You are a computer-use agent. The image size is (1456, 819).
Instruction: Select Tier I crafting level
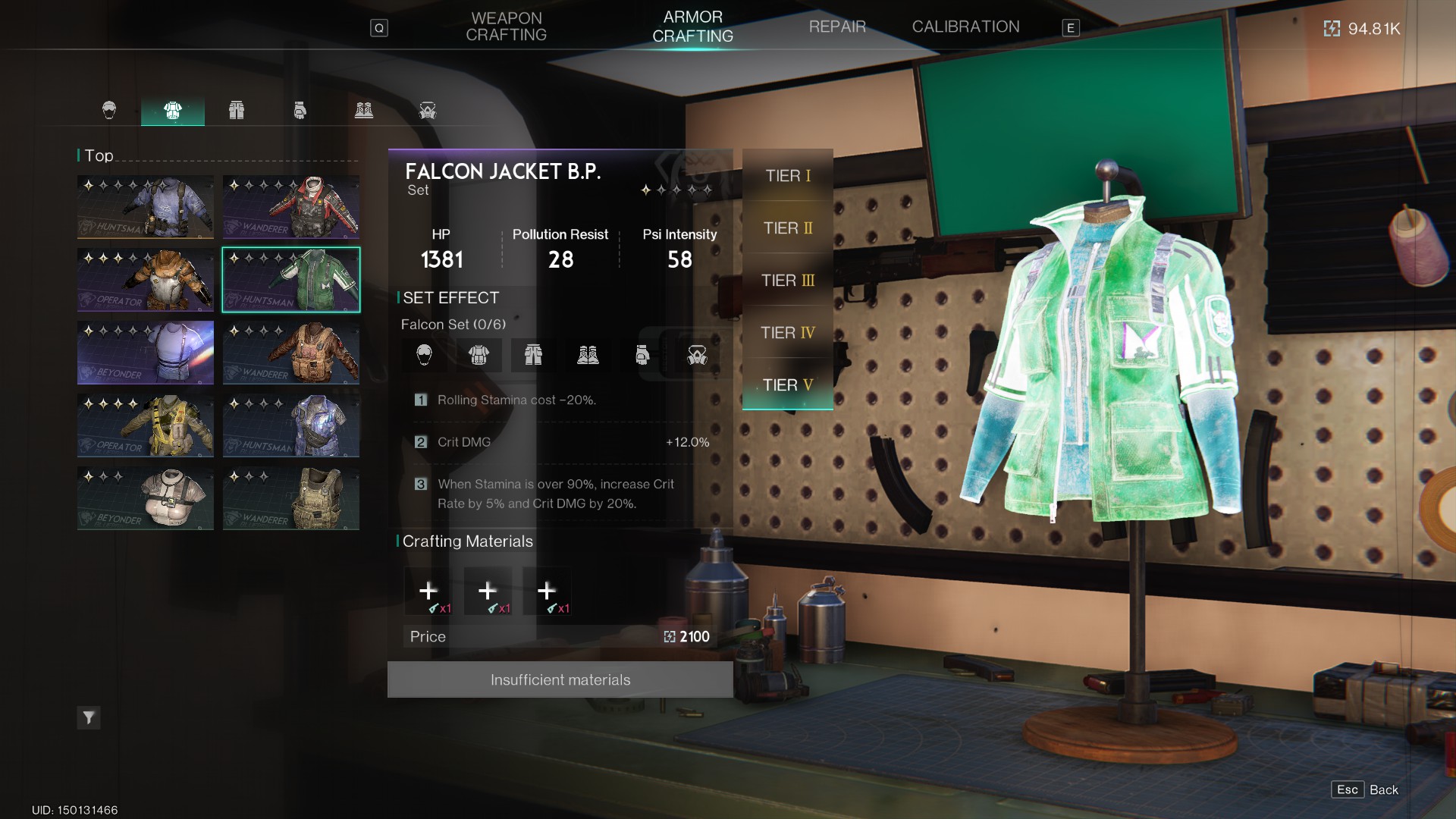[788, 176]
